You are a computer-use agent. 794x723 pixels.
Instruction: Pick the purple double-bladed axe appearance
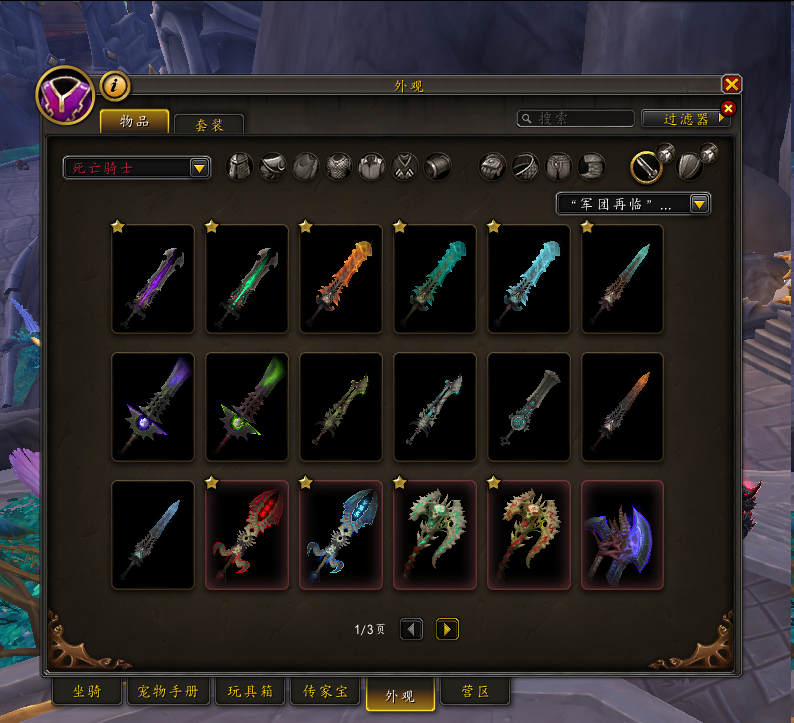[623, 535]
